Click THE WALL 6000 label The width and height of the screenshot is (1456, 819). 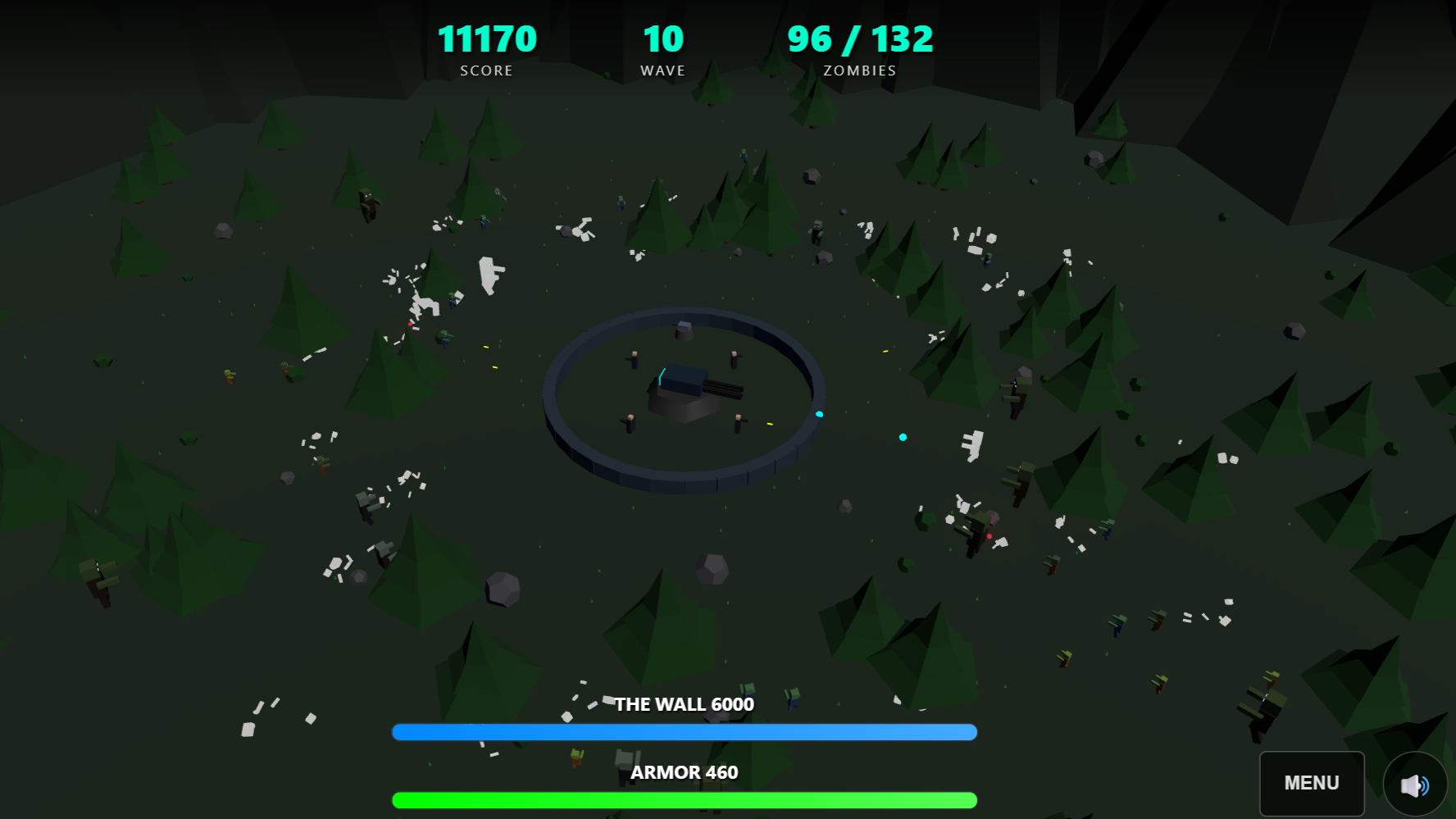(685, 703)
